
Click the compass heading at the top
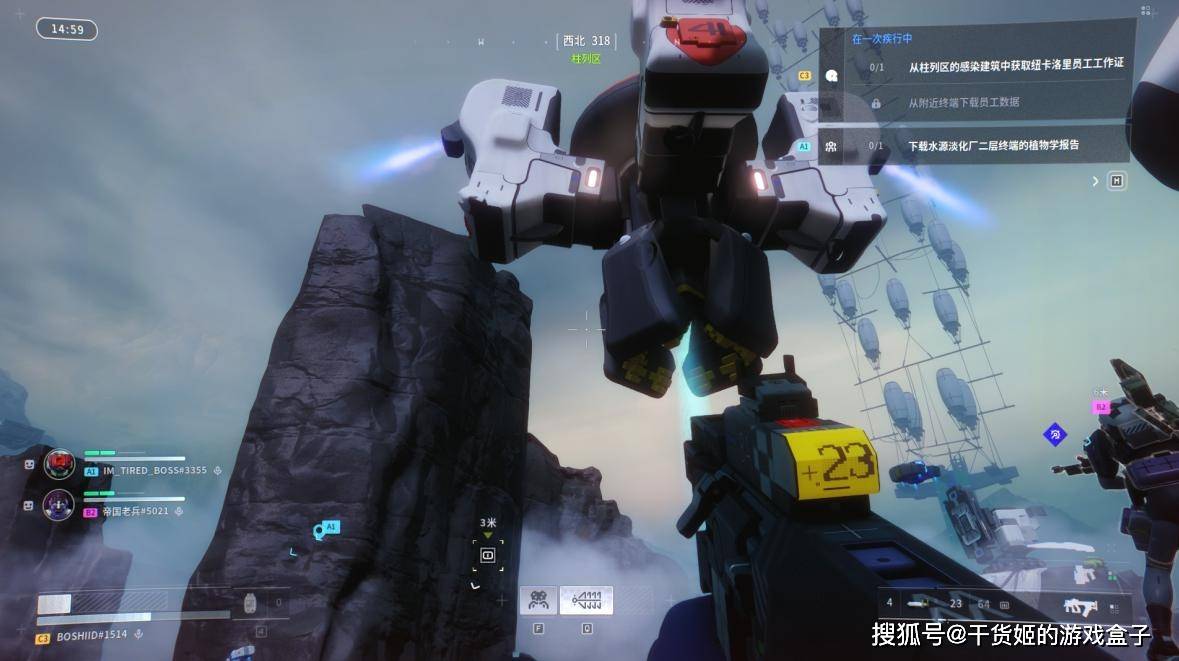586,41
